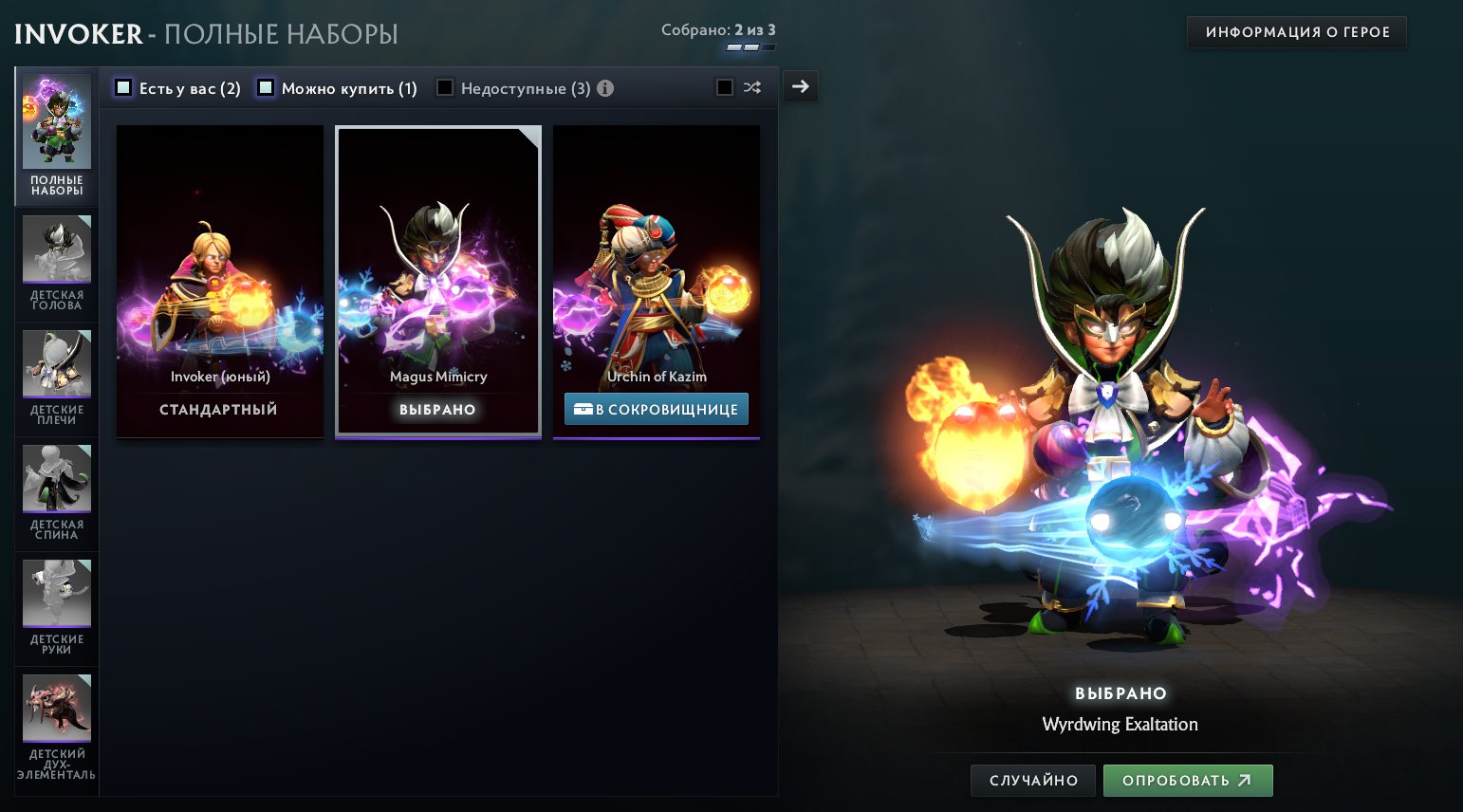Screen dimensions: 1463x812
Task: Toggle the standalone checkbox beside the shuffle icon
Action: [x=725, y=86]
